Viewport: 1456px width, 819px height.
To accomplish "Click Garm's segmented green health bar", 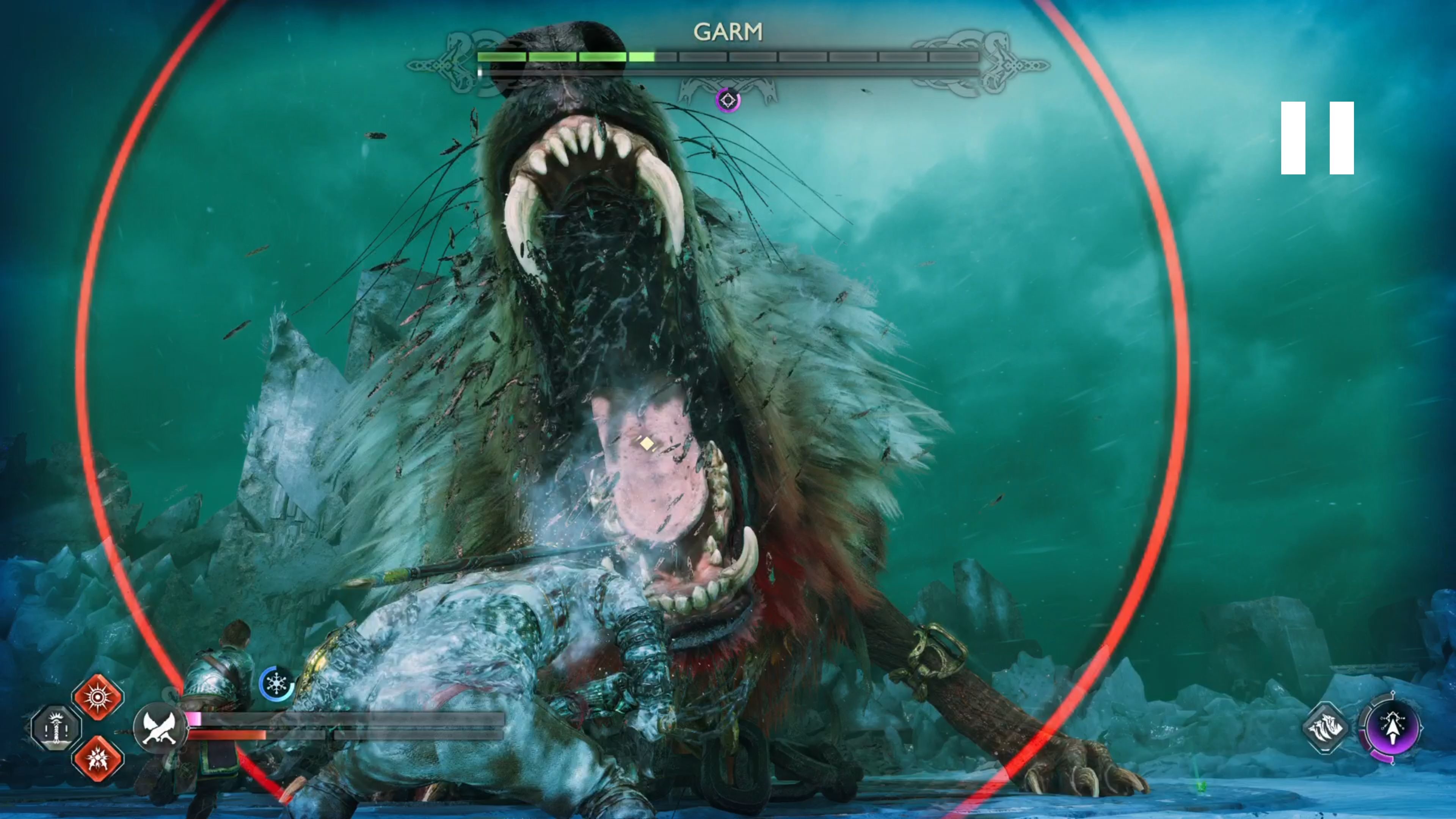I will tap(565, 56).
